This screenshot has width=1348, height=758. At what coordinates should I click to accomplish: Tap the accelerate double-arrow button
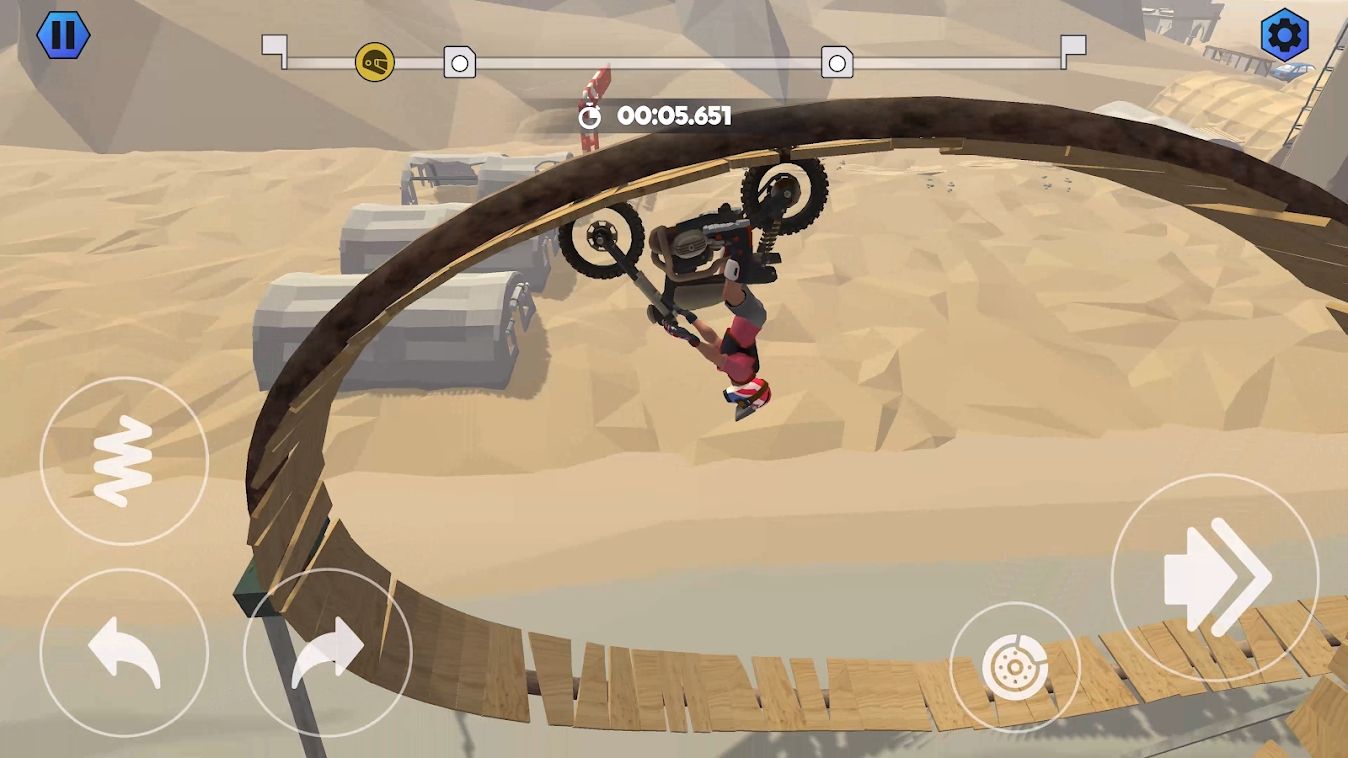click(x=1215, y=577)
